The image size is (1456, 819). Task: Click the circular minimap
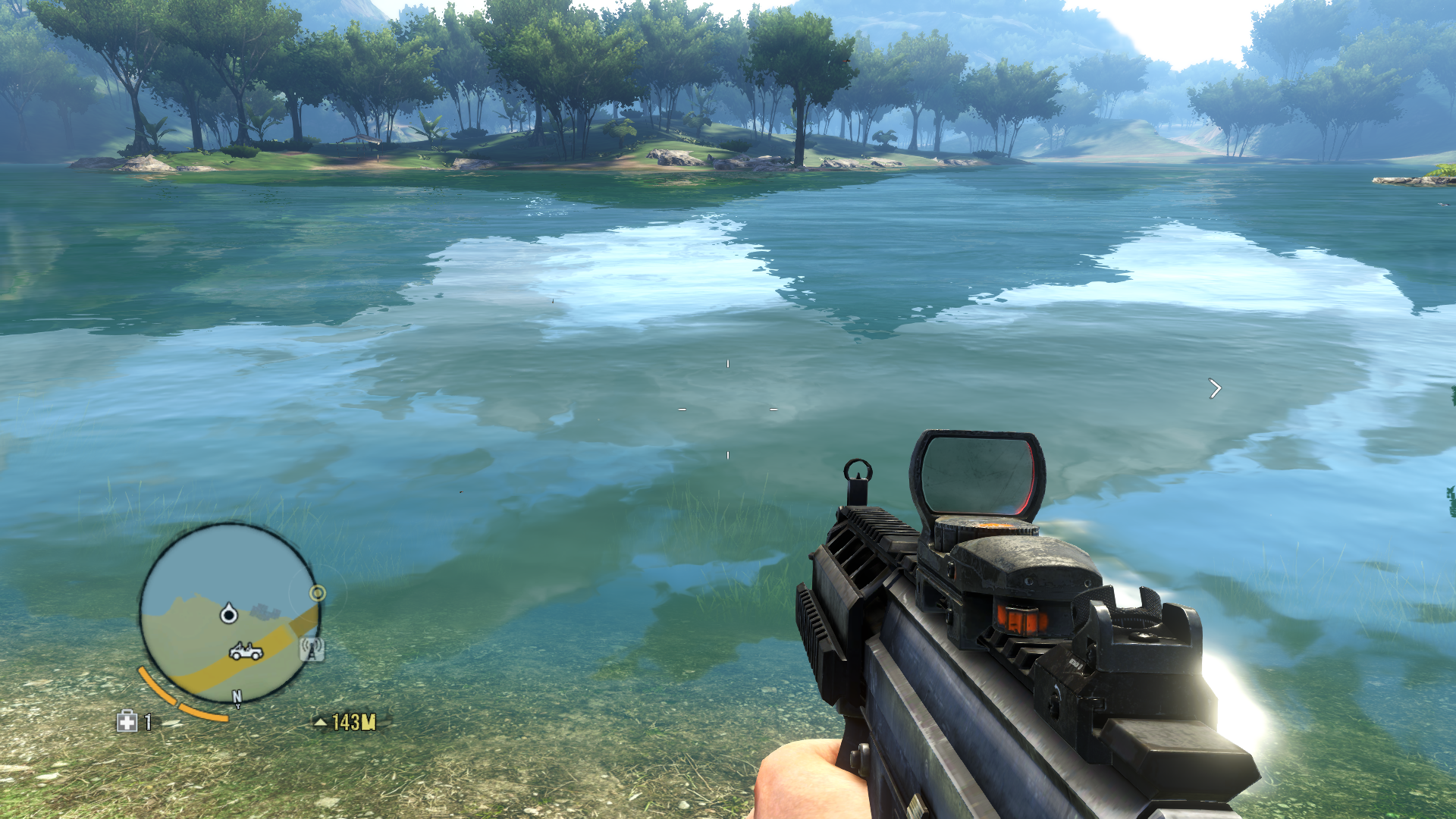click(230, 613)
